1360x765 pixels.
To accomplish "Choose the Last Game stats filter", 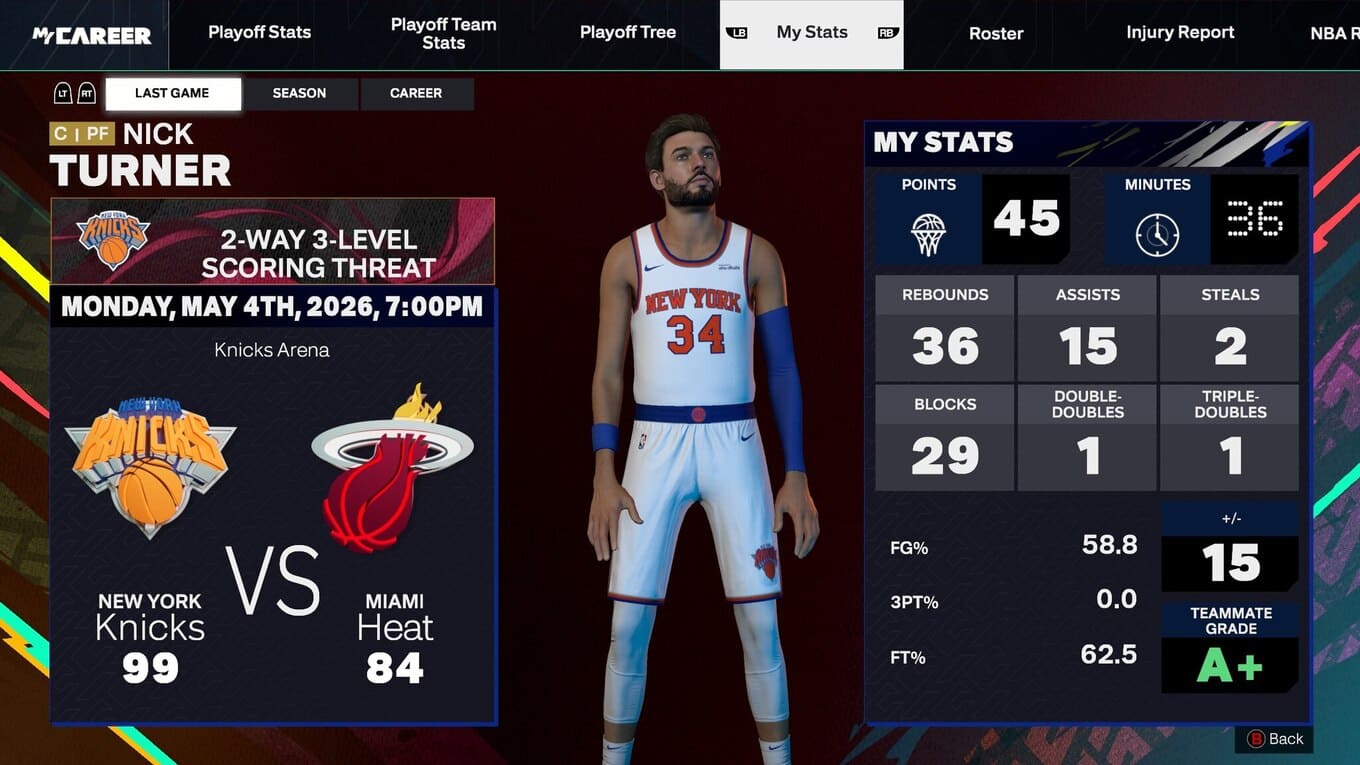I will coord(172,93).
